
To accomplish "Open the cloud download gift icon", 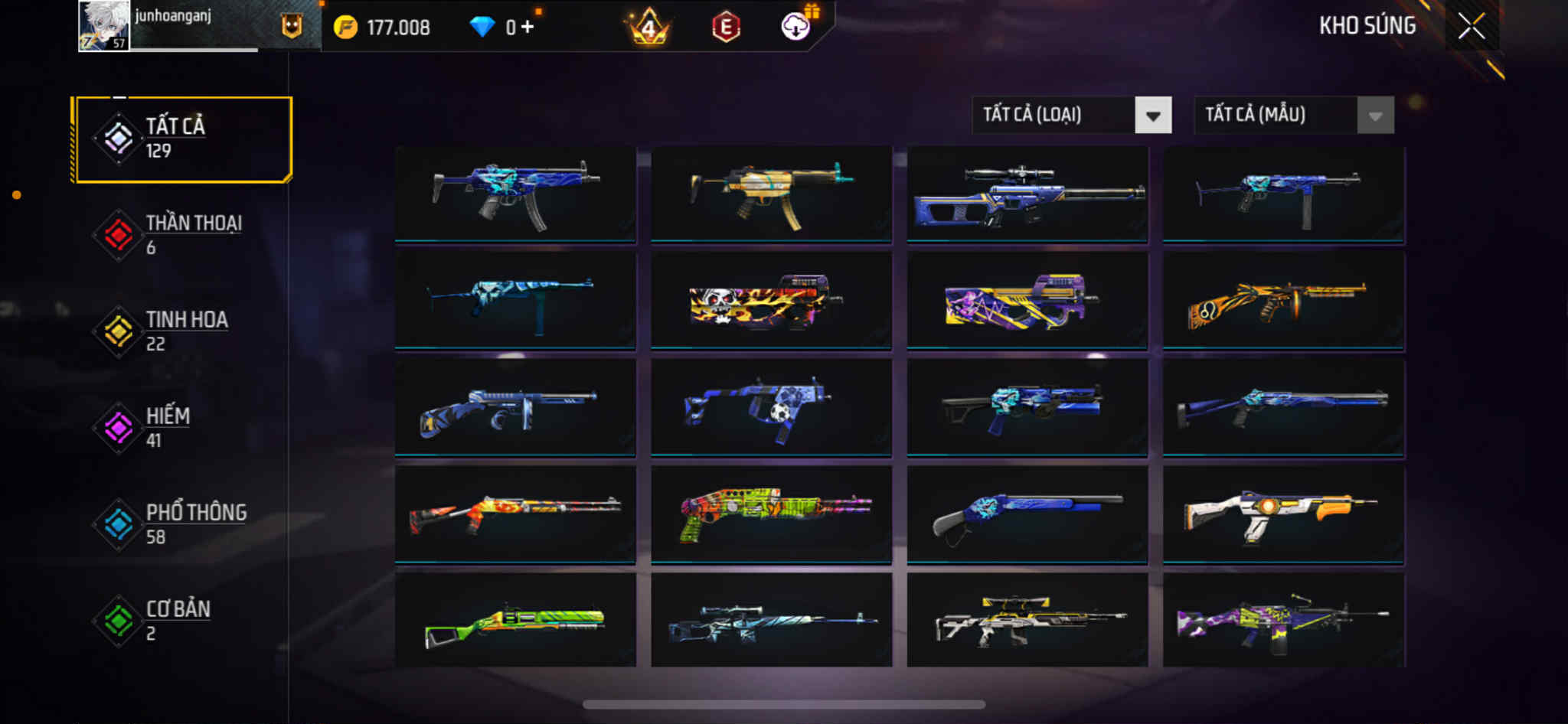I will click(x=796, y=27).
